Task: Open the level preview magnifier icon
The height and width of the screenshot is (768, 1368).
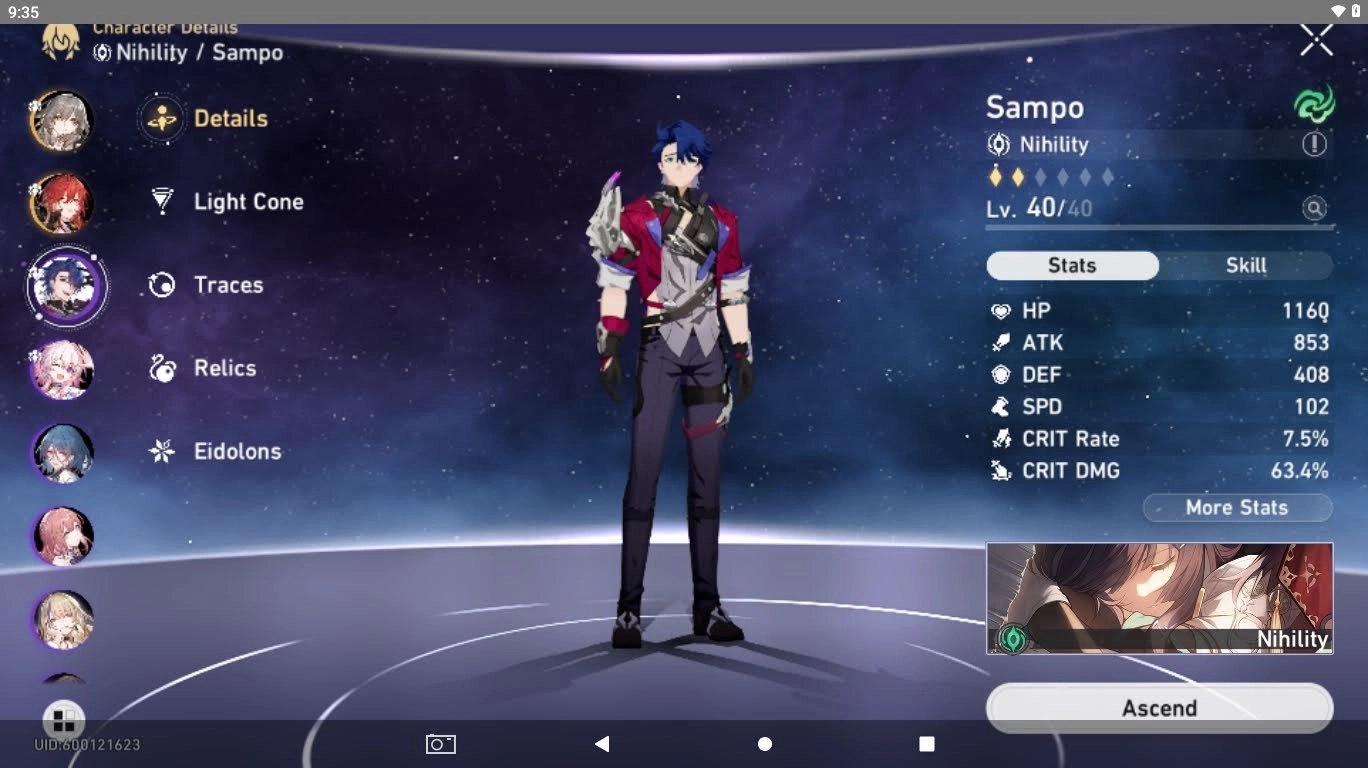Action: click(x=1314, y=208)
